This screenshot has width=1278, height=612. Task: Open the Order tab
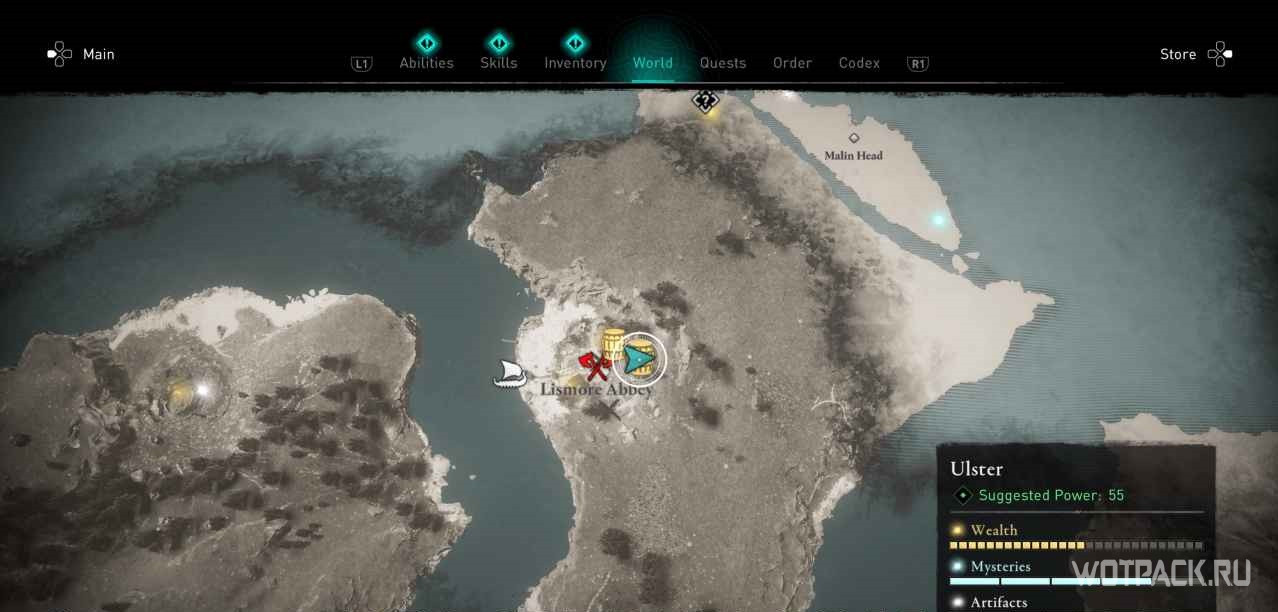(x=792, y=63)
